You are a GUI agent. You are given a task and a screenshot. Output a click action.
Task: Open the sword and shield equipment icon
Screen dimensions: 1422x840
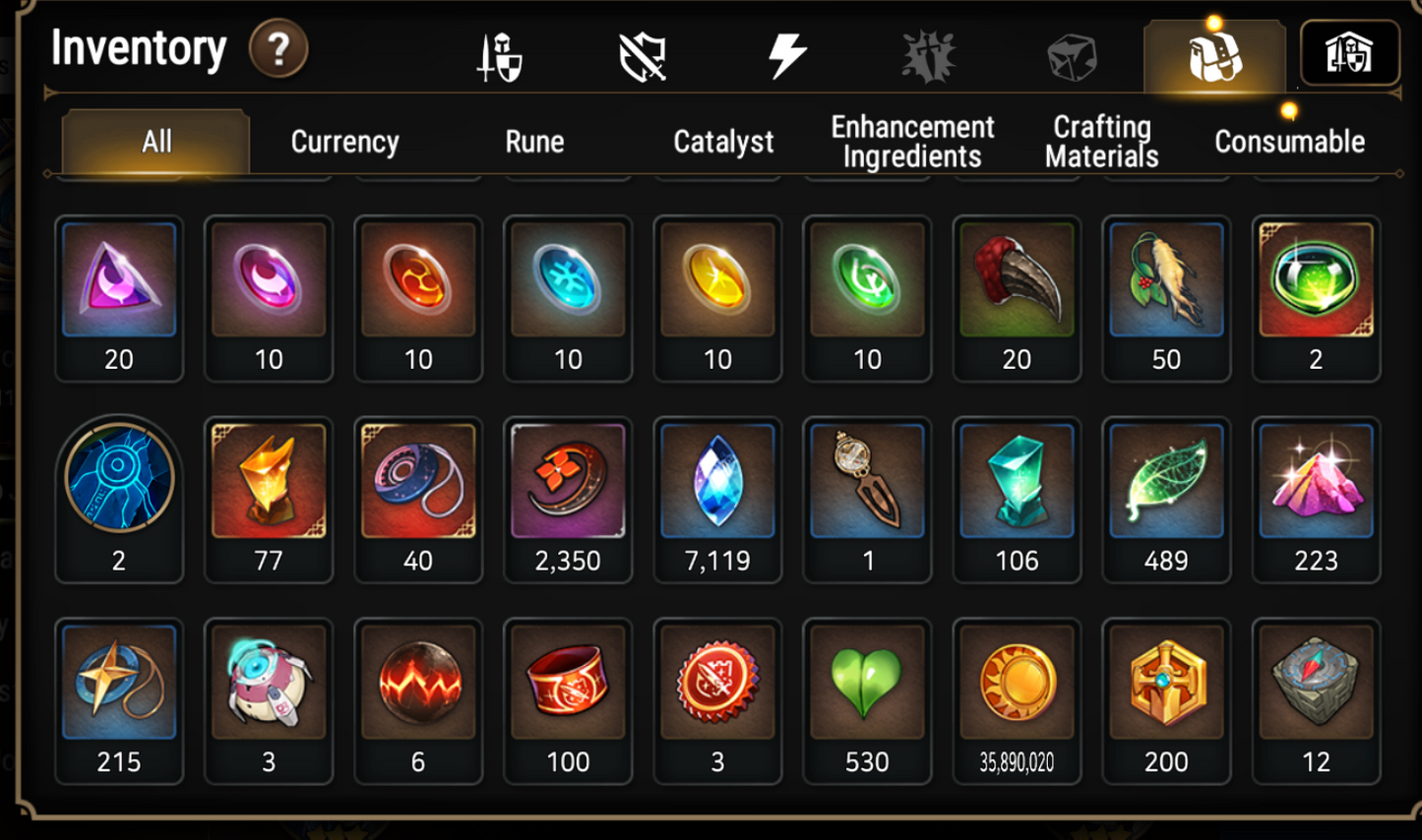(500, 57)
